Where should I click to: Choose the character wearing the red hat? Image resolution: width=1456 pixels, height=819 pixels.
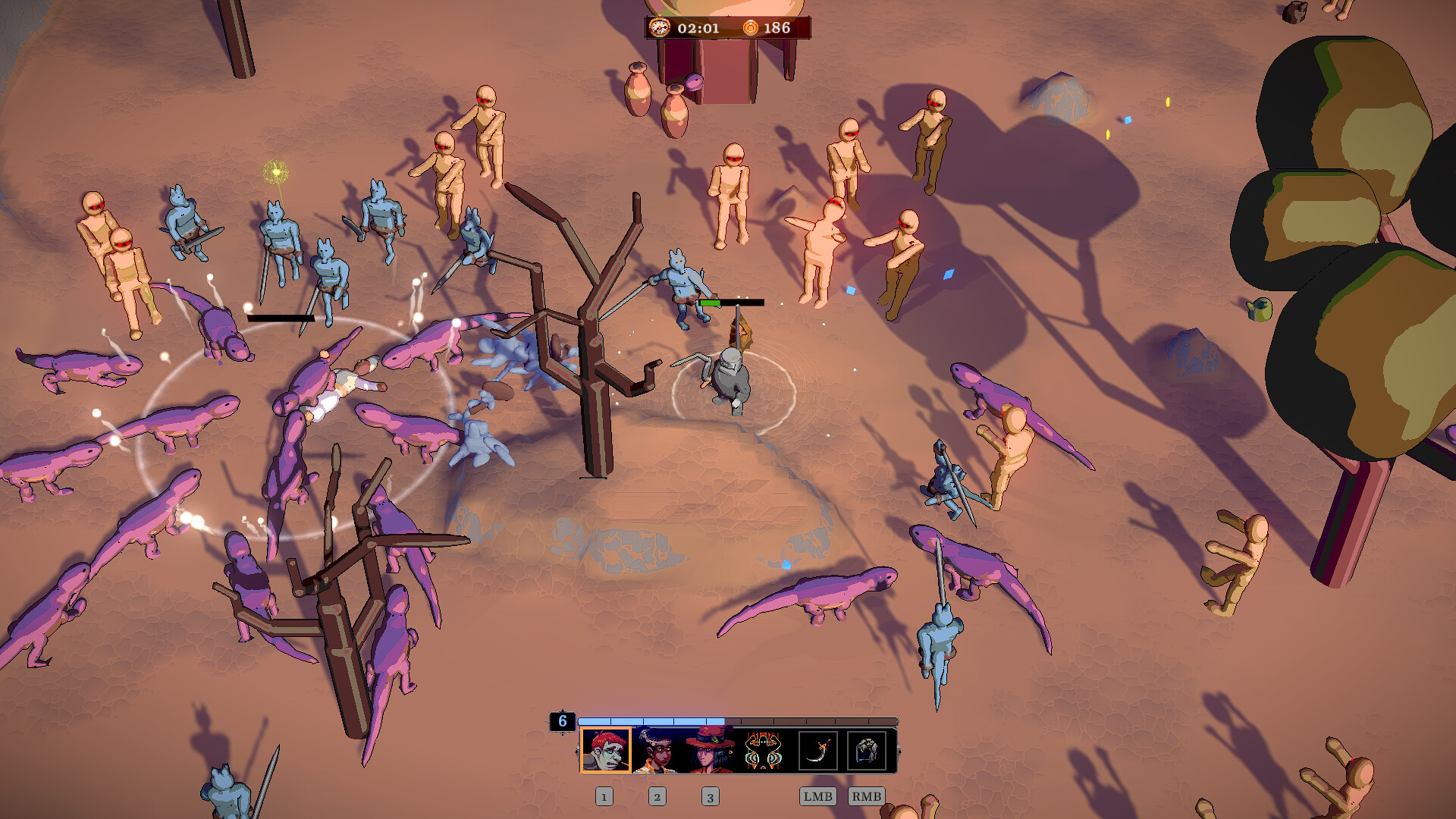pyautogui.click(x=710, y=750)
